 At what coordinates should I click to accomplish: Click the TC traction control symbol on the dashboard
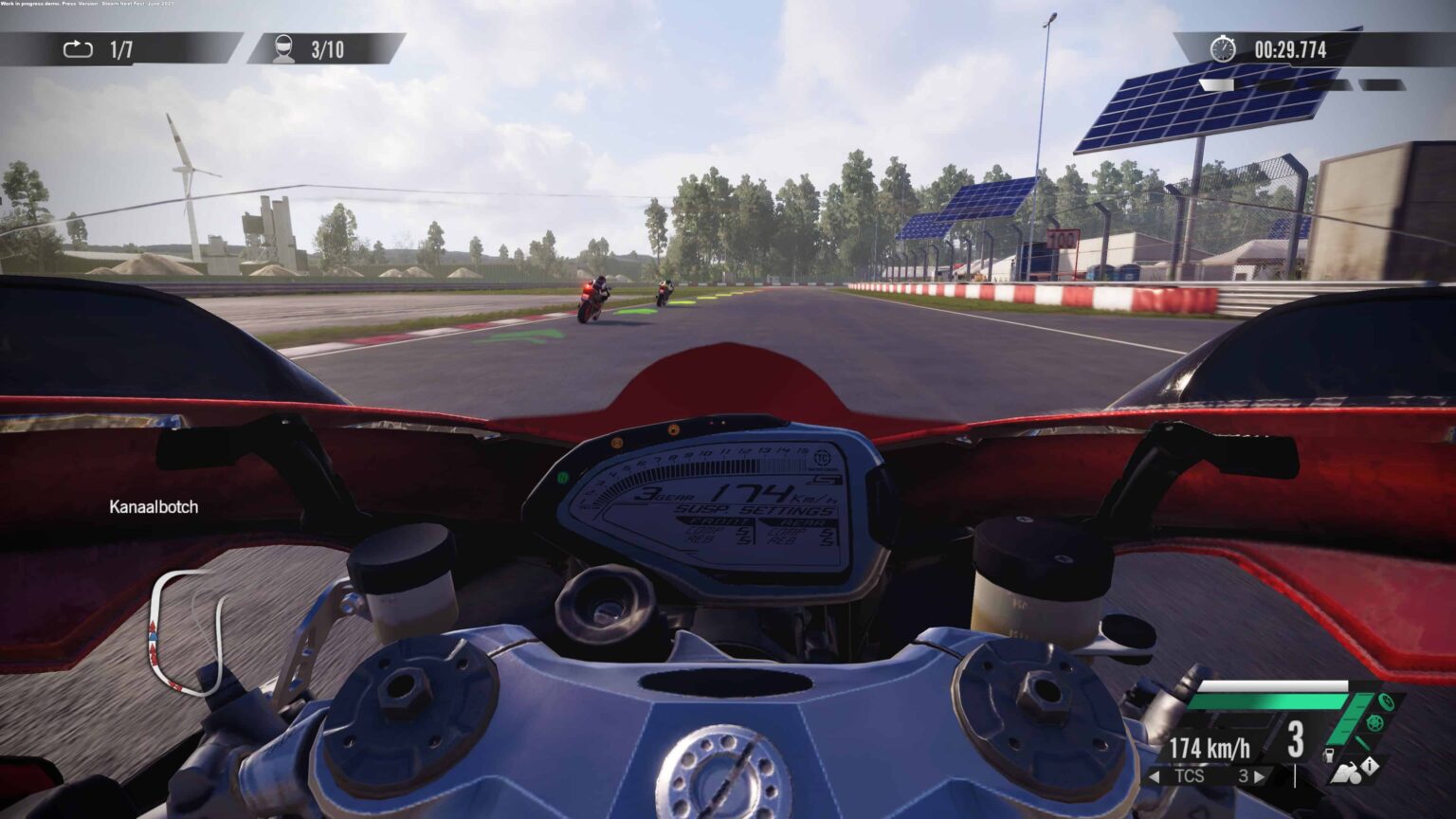822,457
